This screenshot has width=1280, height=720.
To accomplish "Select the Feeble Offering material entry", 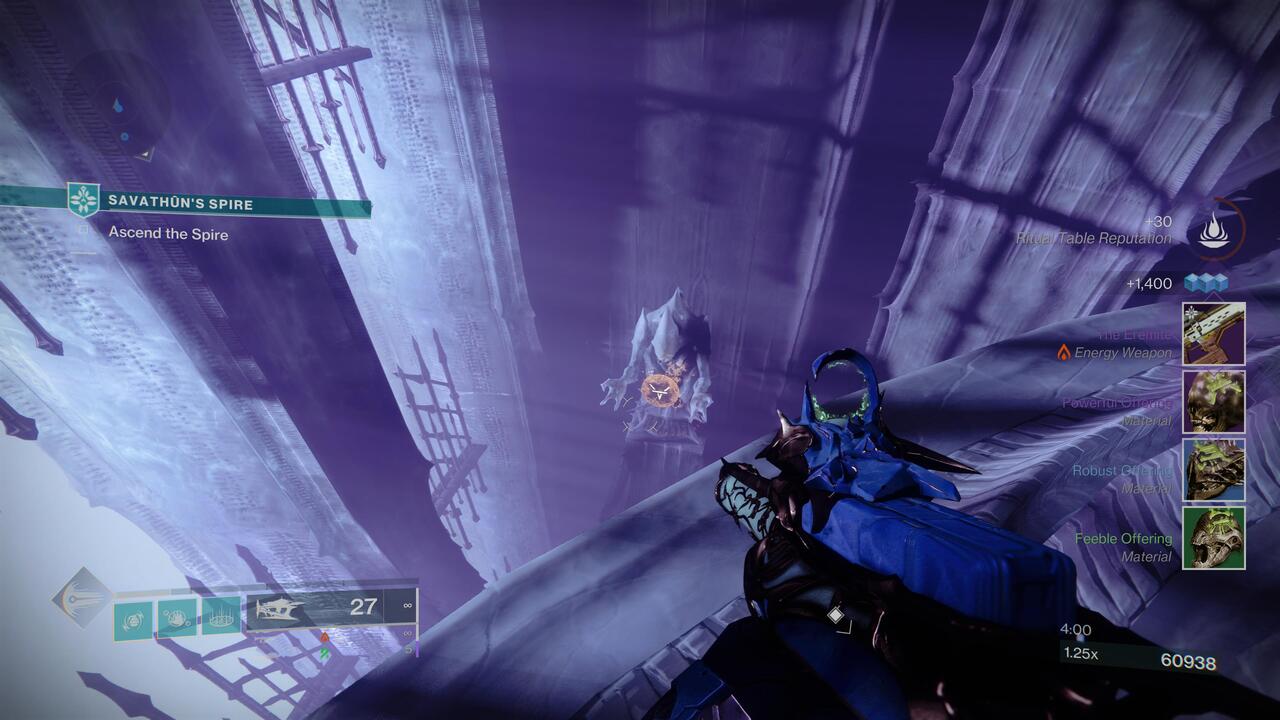I will tap(1122, 538).
